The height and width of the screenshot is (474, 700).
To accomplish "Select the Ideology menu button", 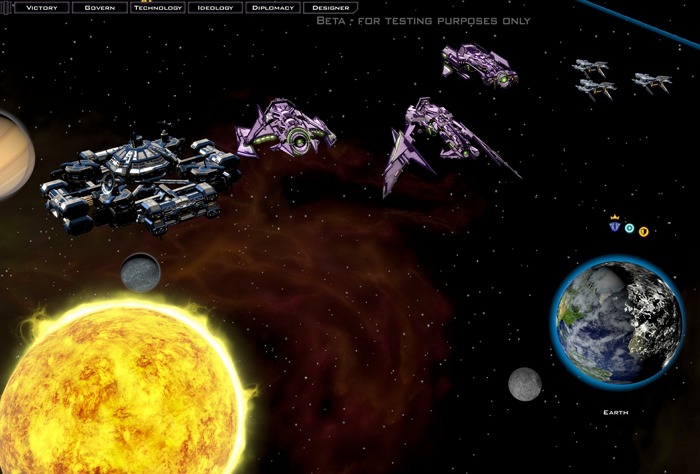I will pyautogui.click(x=215, y=8).
